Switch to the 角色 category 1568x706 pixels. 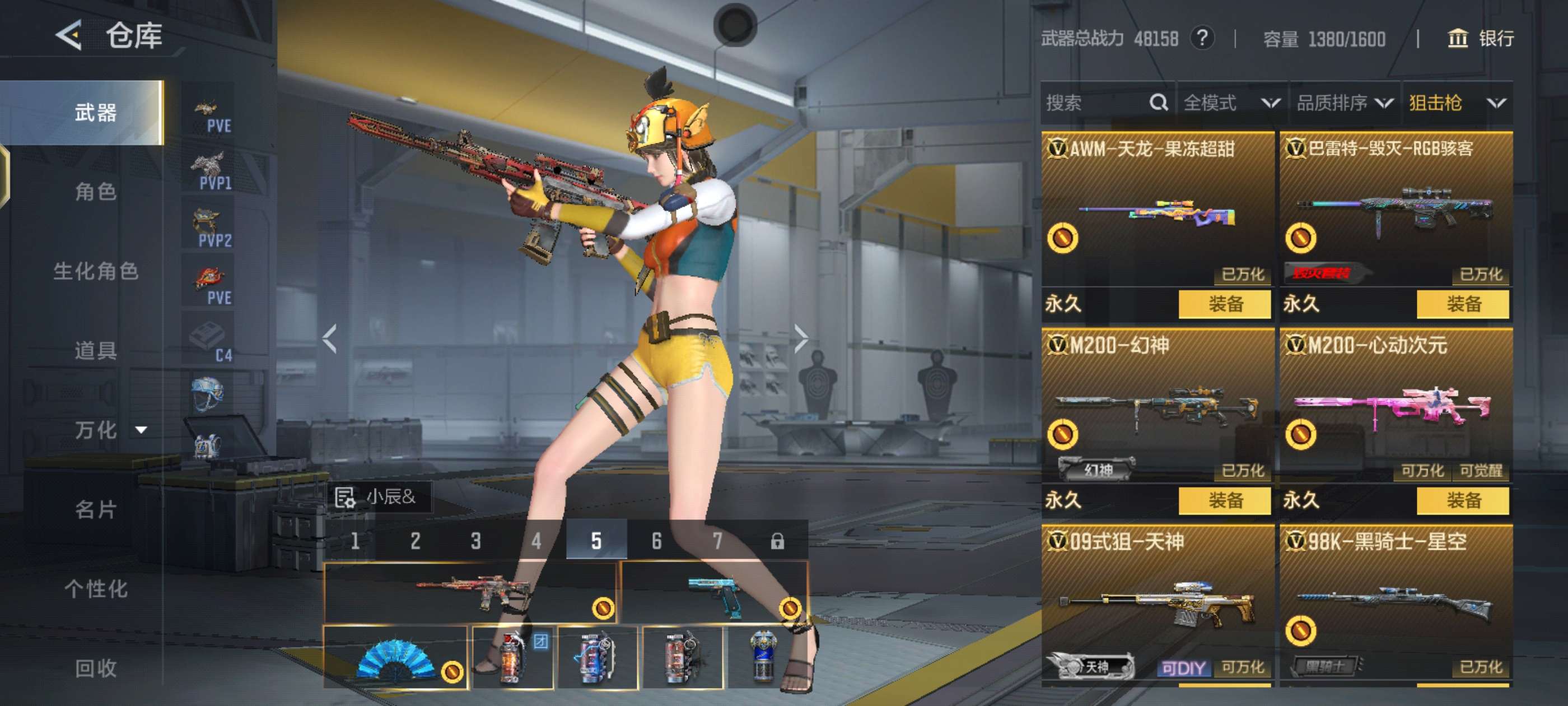[96, 192]
